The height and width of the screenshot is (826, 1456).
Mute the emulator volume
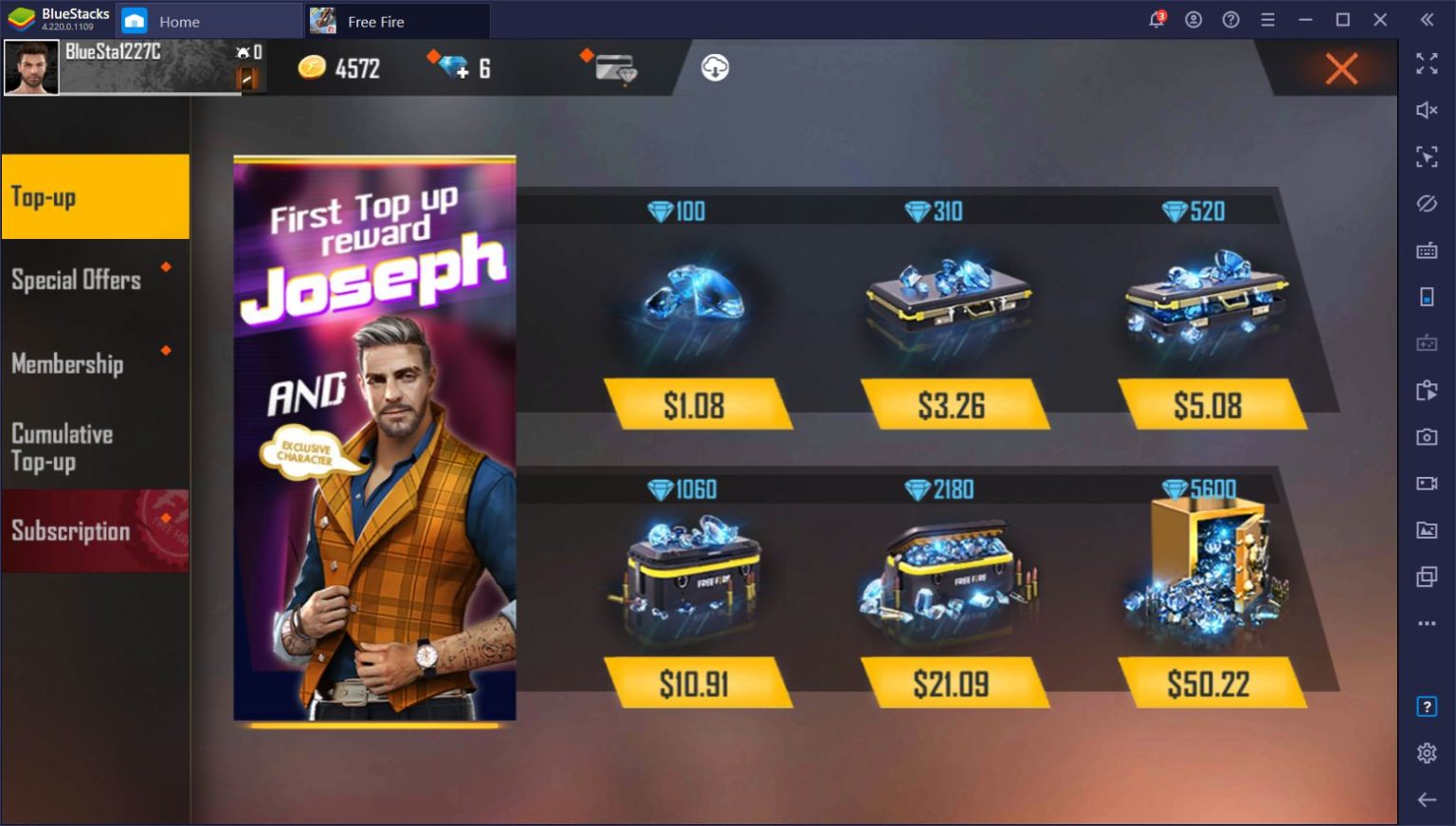pos(1427,109)
